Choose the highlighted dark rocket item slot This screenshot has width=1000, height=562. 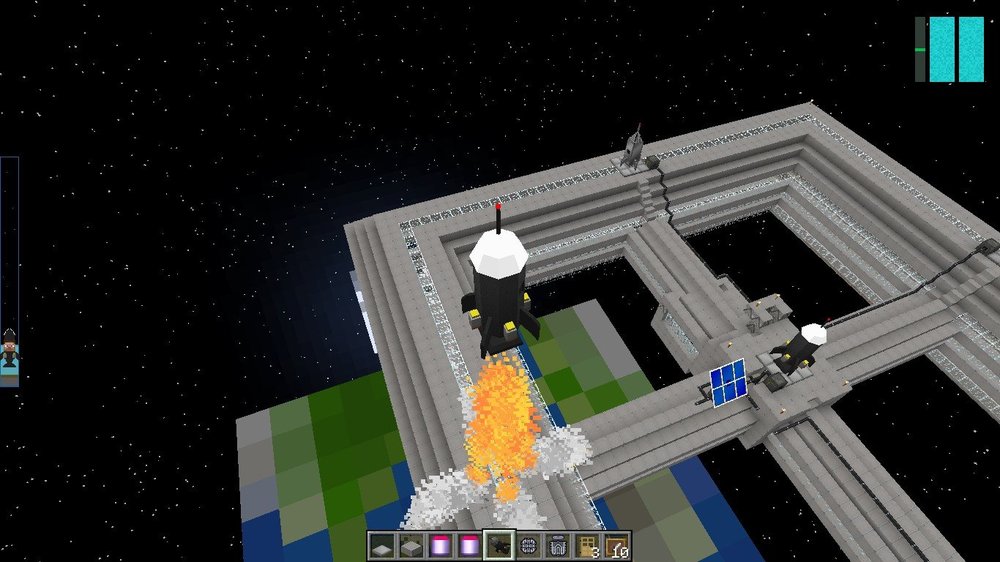click(499, 546)
